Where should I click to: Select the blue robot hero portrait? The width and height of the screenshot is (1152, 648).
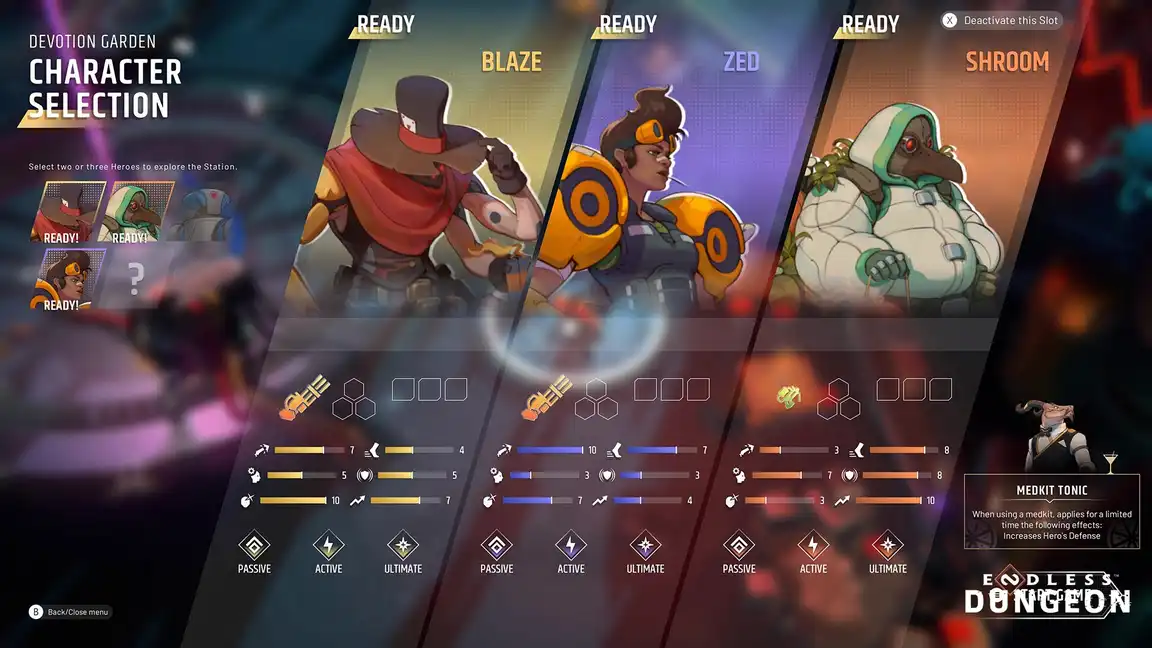[x=203, y=212]
